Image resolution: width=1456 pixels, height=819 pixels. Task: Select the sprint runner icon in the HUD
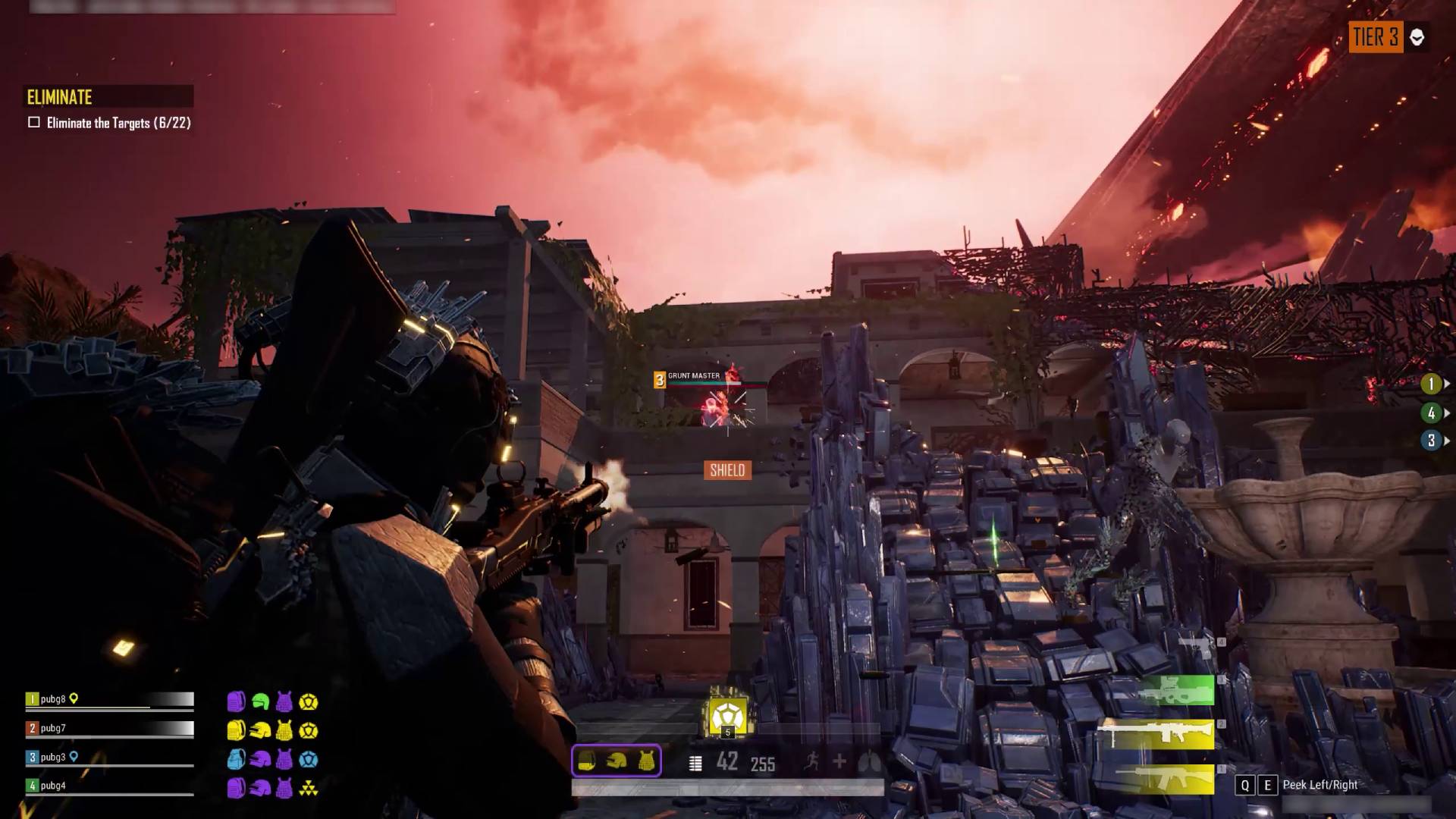(x=812, y=762)
